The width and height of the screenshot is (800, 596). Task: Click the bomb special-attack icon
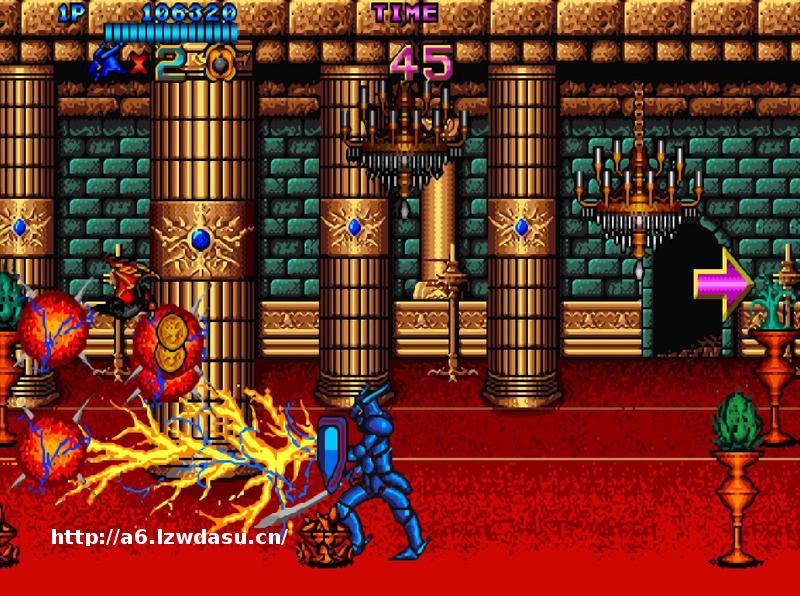tap(220, 64)
